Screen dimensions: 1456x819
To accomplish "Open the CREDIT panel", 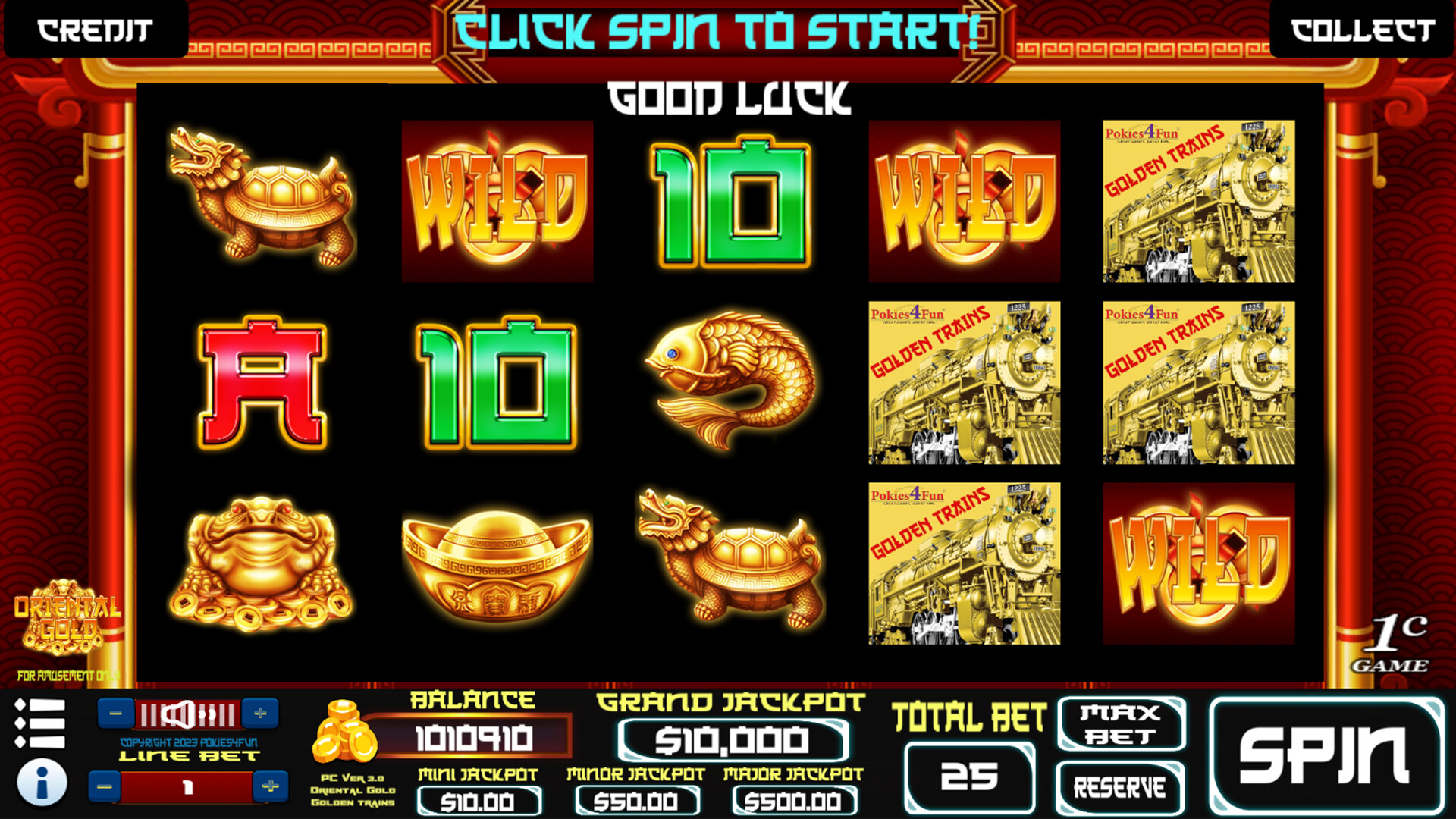I will coord(93,30).
